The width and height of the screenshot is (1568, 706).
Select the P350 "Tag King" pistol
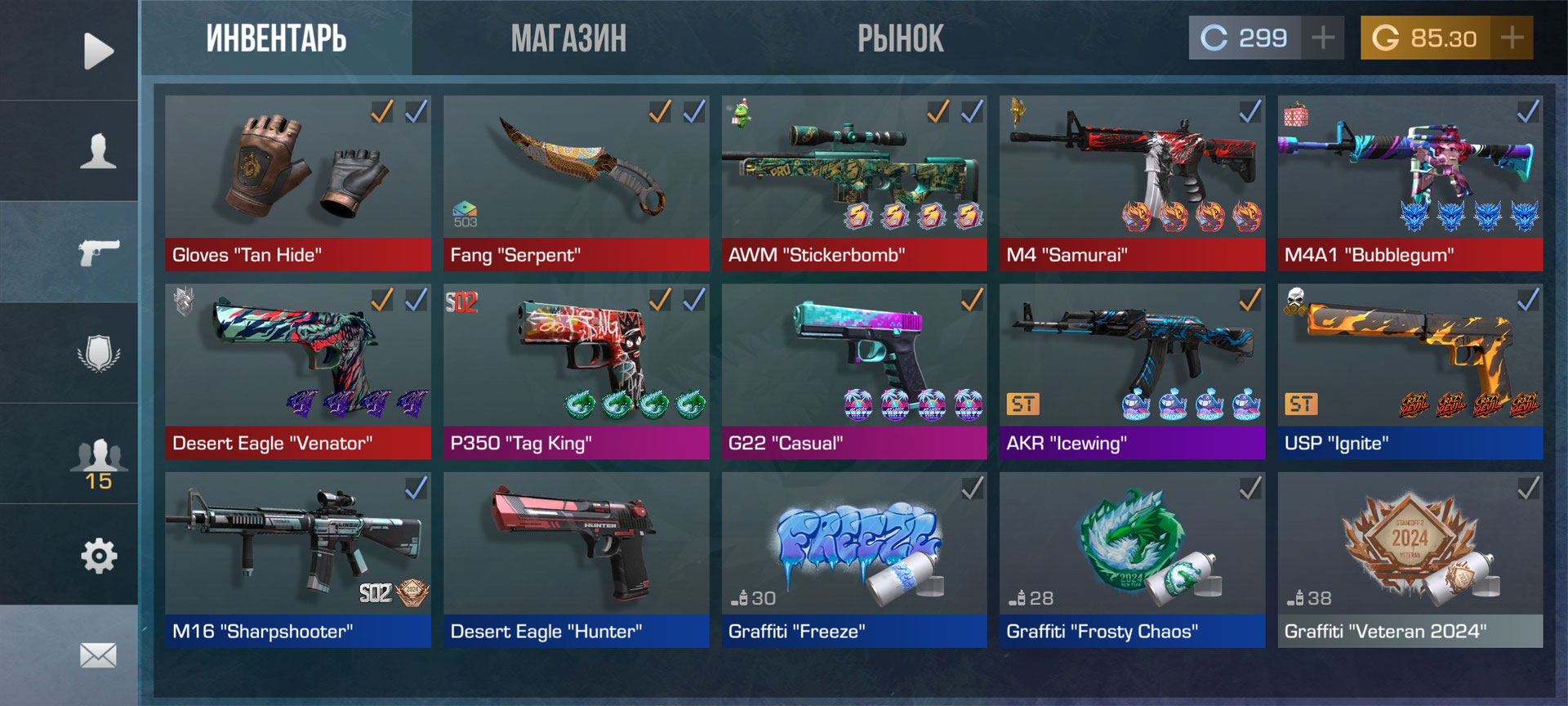click(576, 371)
